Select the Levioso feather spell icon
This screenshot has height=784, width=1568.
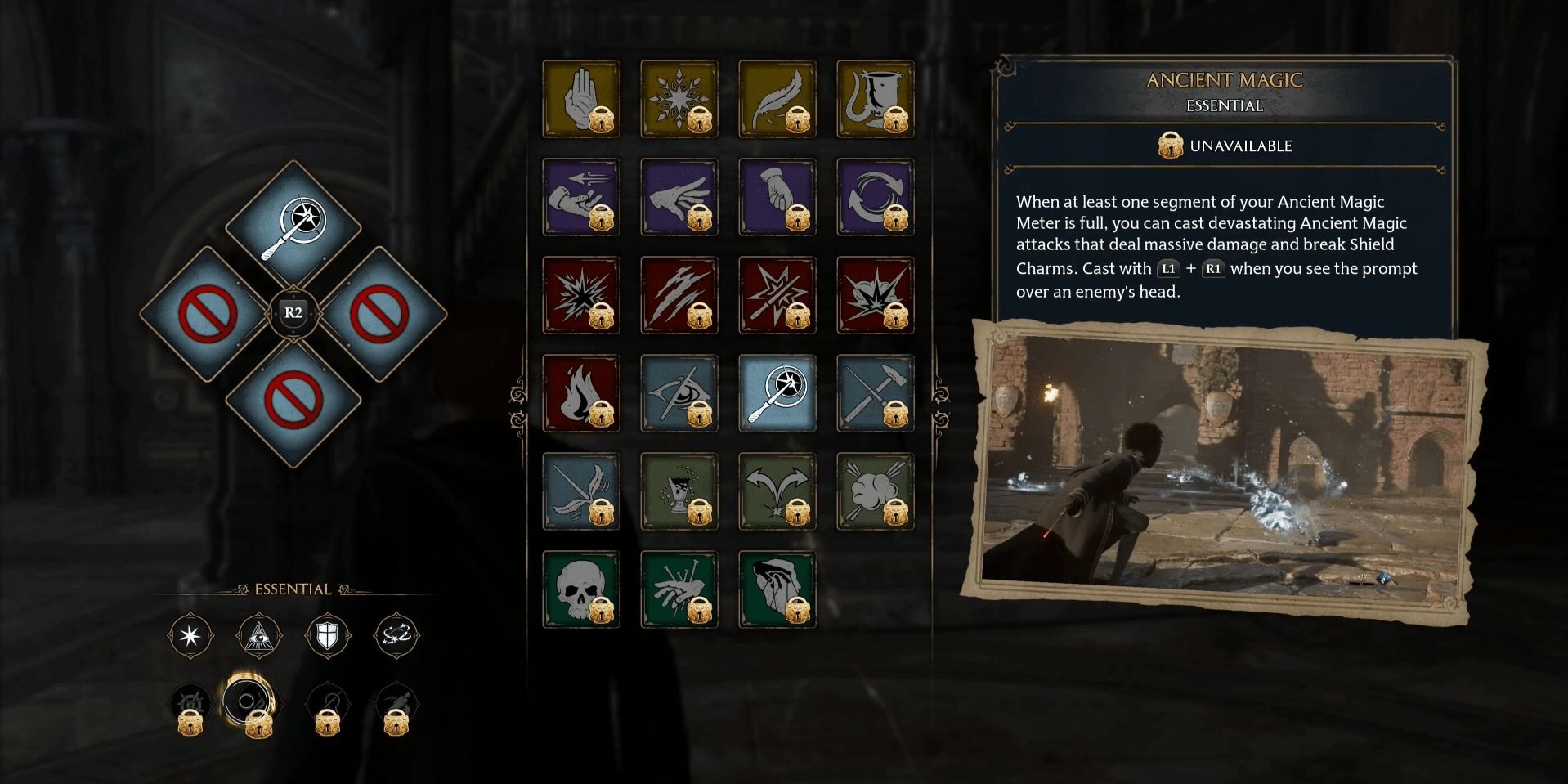(x=777, y=98)
